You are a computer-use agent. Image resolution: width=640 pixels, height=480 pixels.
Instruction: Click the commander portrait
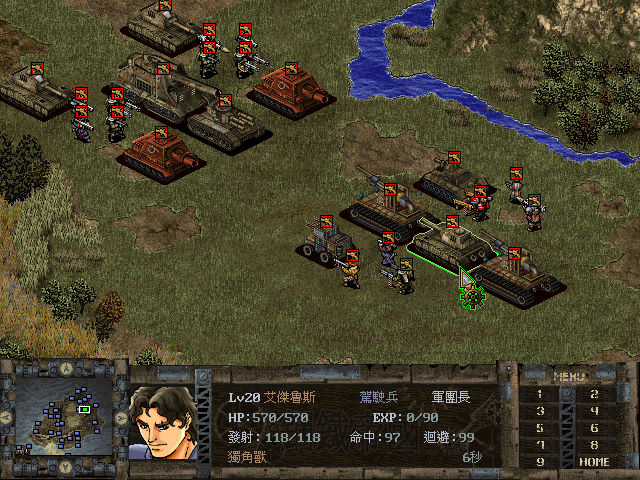162,421
